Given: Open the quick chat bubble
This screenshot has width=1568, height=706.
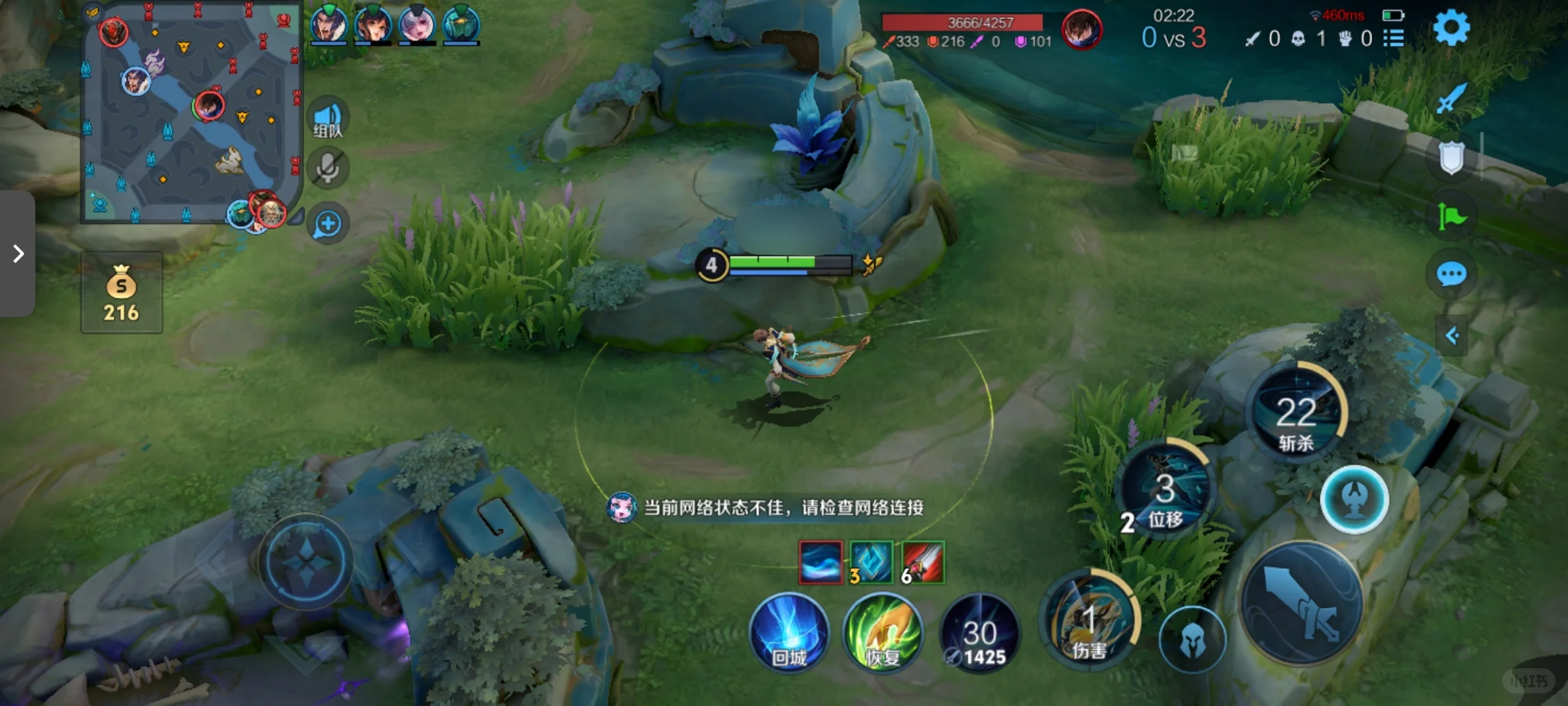Looking at the screenshot, I should click(1451, 275).
